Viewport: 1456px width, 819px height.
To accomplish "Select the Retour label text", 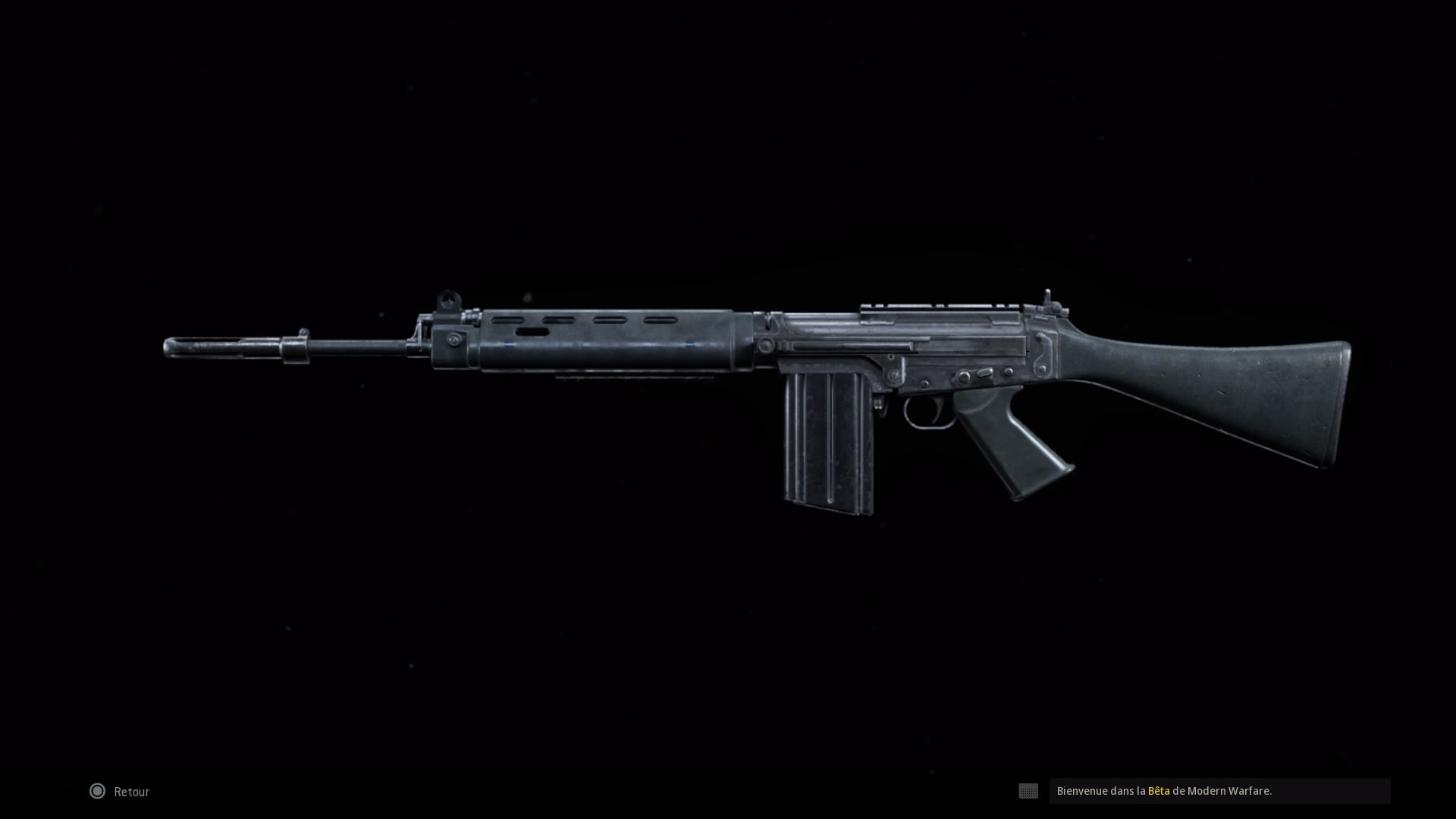I will click(x=130, y=791).
